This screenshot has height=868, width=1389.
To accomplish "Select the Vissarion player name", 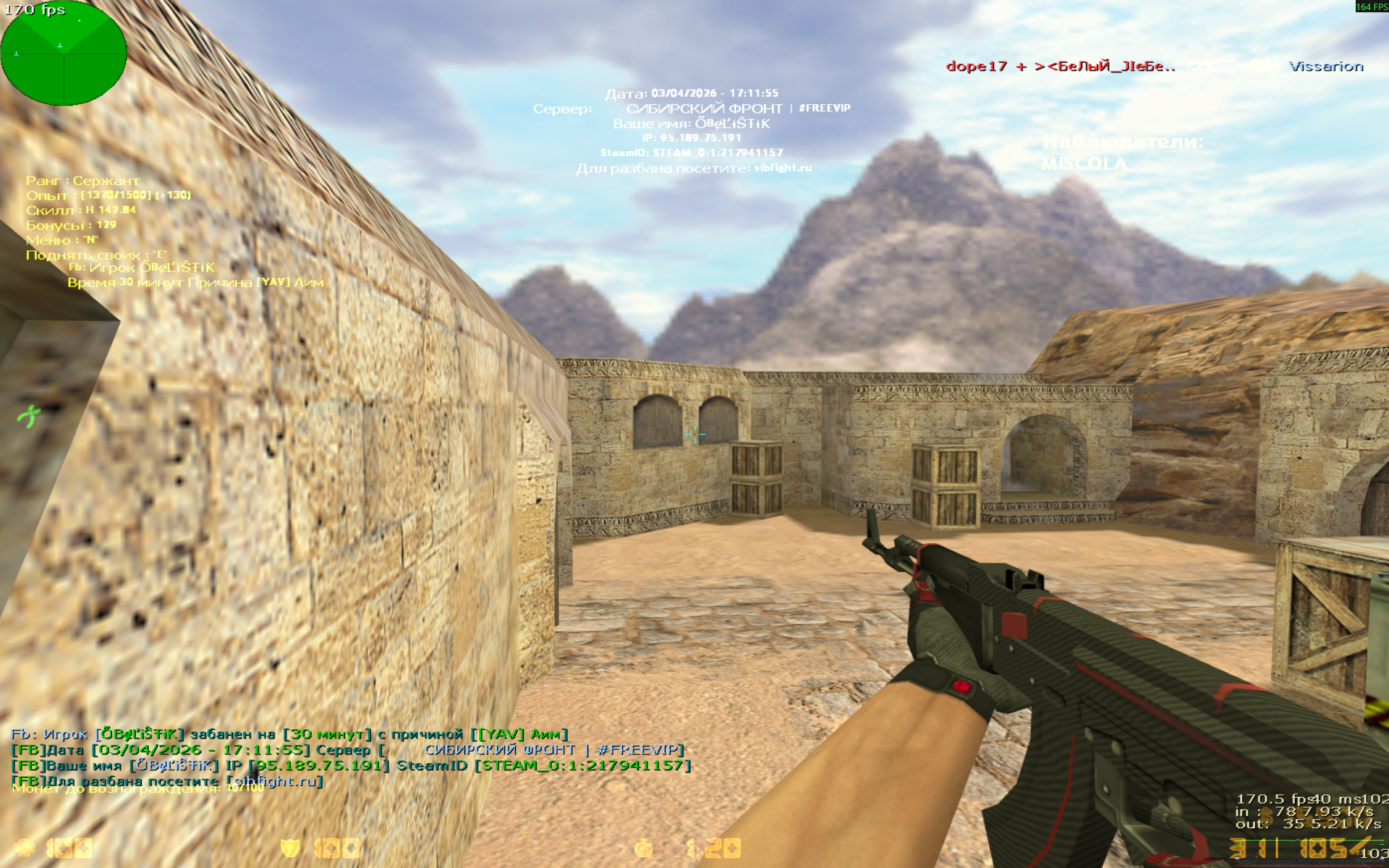I will click(x=1326, y=67).
